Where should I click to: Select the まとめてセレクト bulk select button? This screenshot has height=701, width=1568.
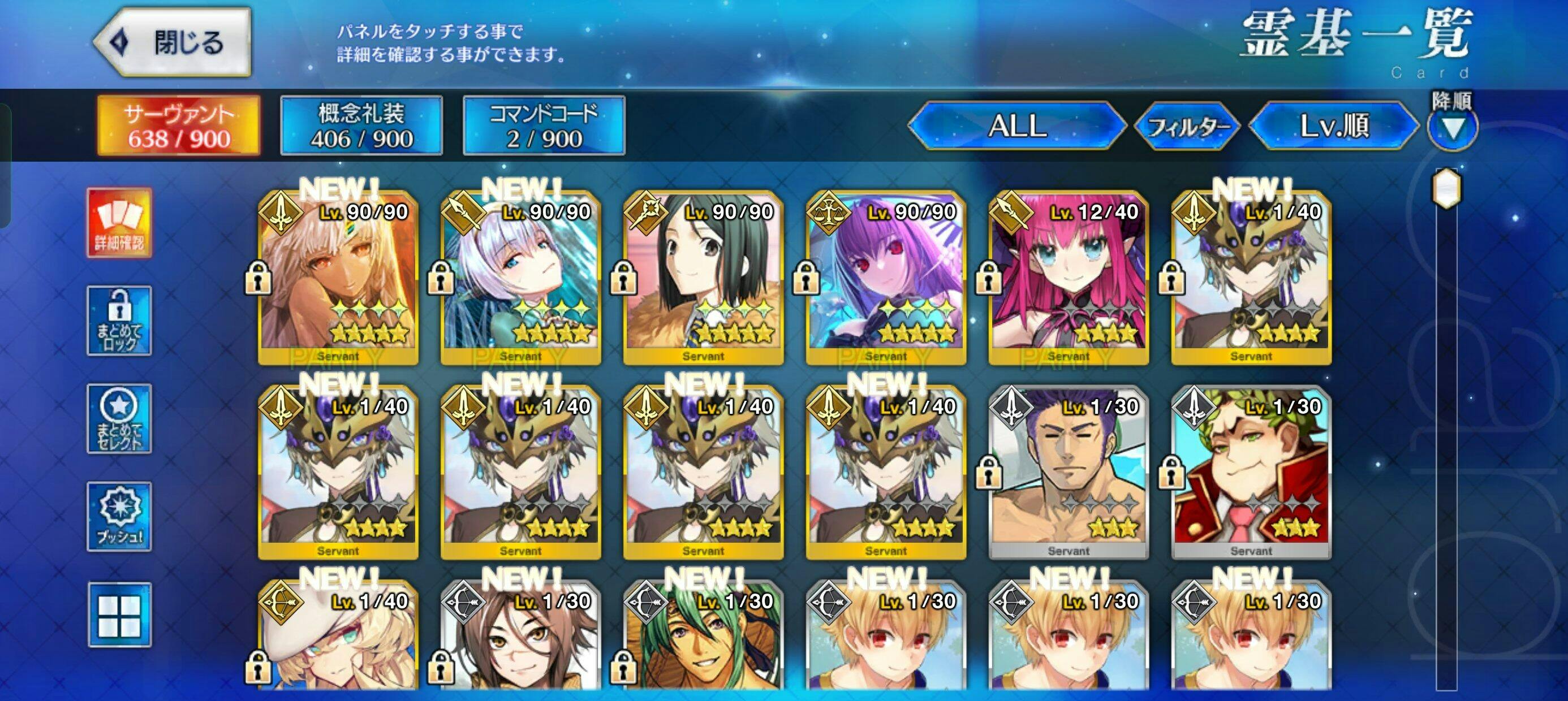(119, 419)
